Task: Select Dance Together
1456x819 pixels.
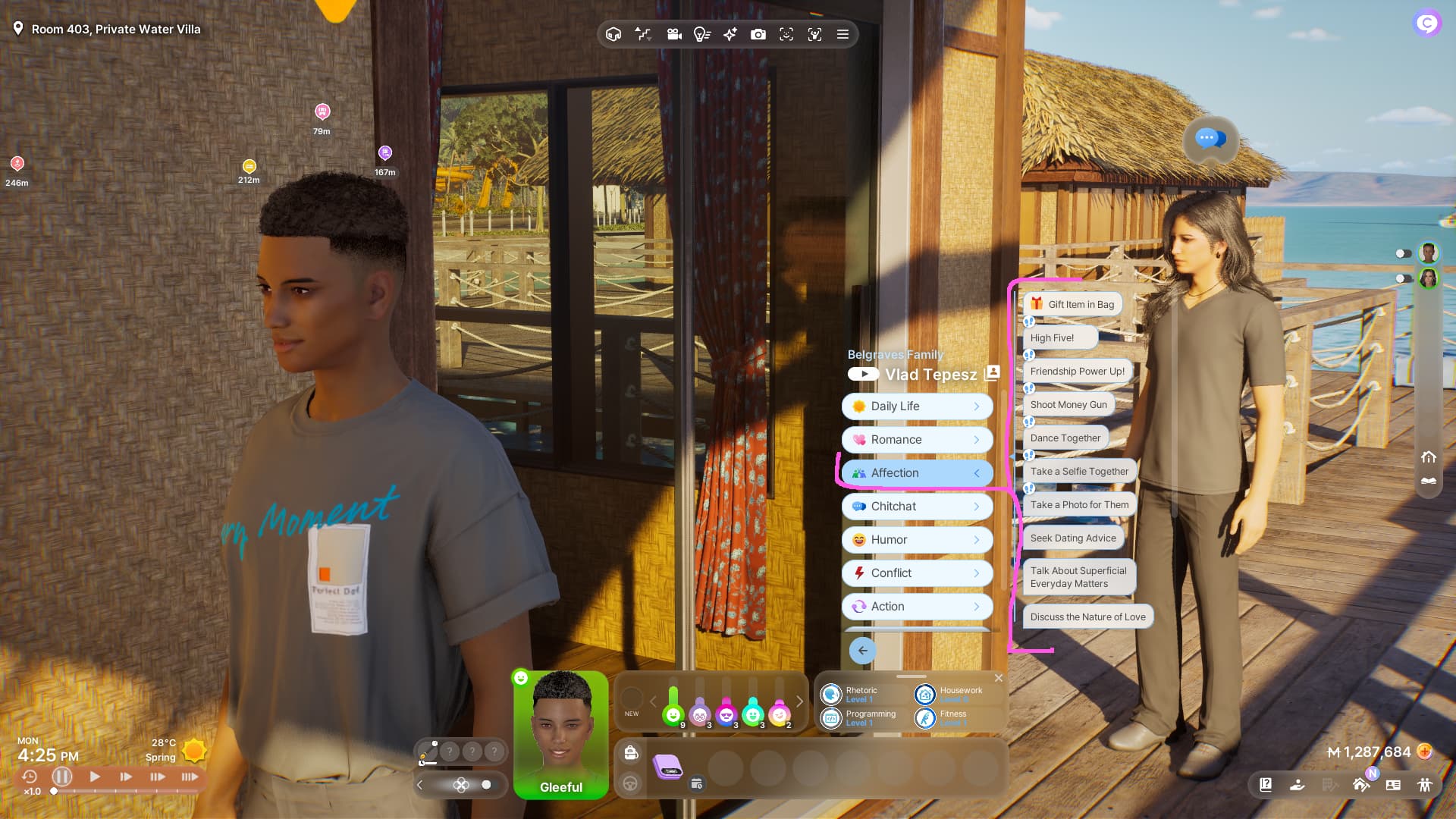Action: point(1065,438)
